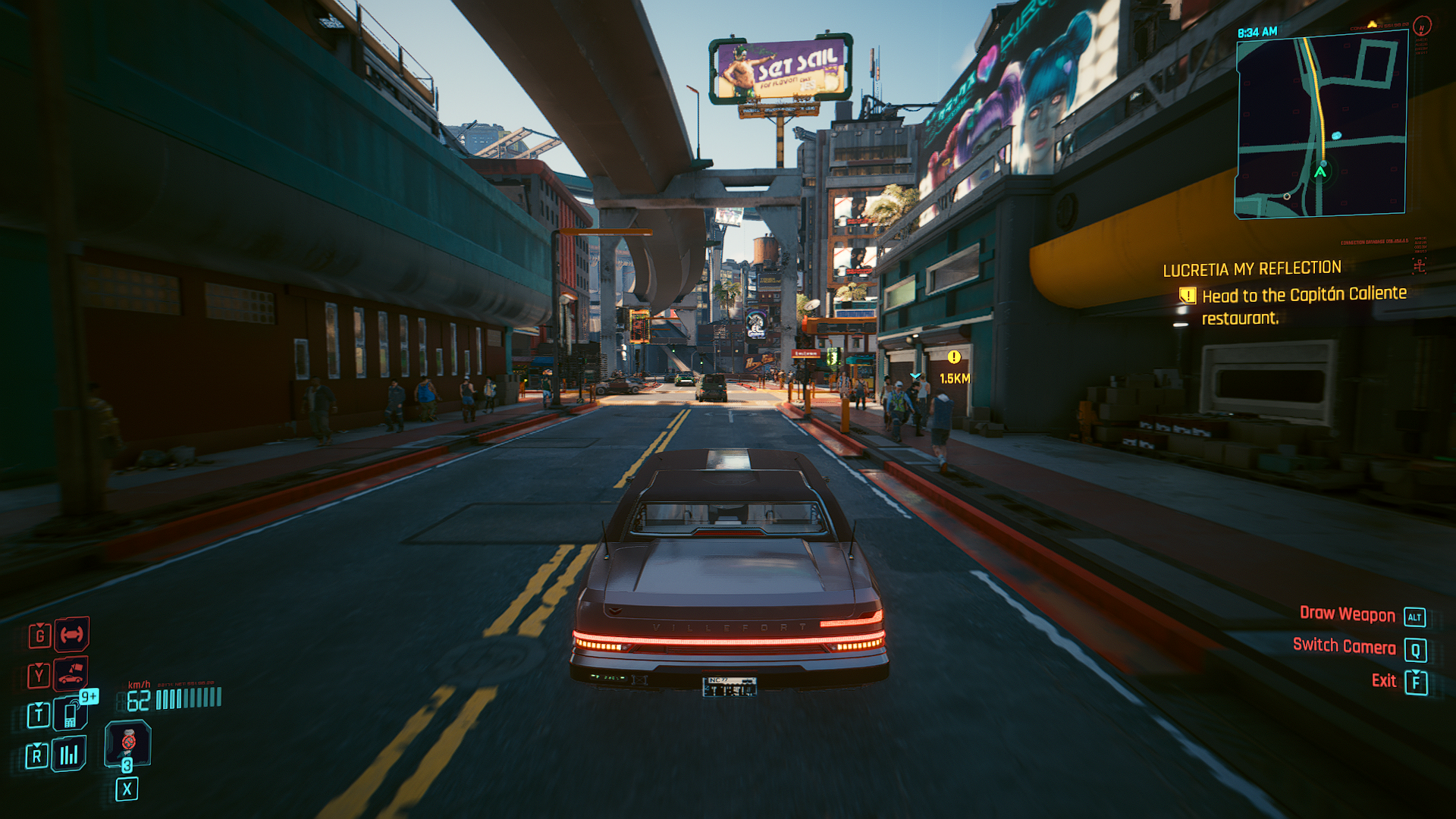Use the consumable inhaler slot showing 3
1456x819 pixels.
pyautogui.click(x=127, y=744)
